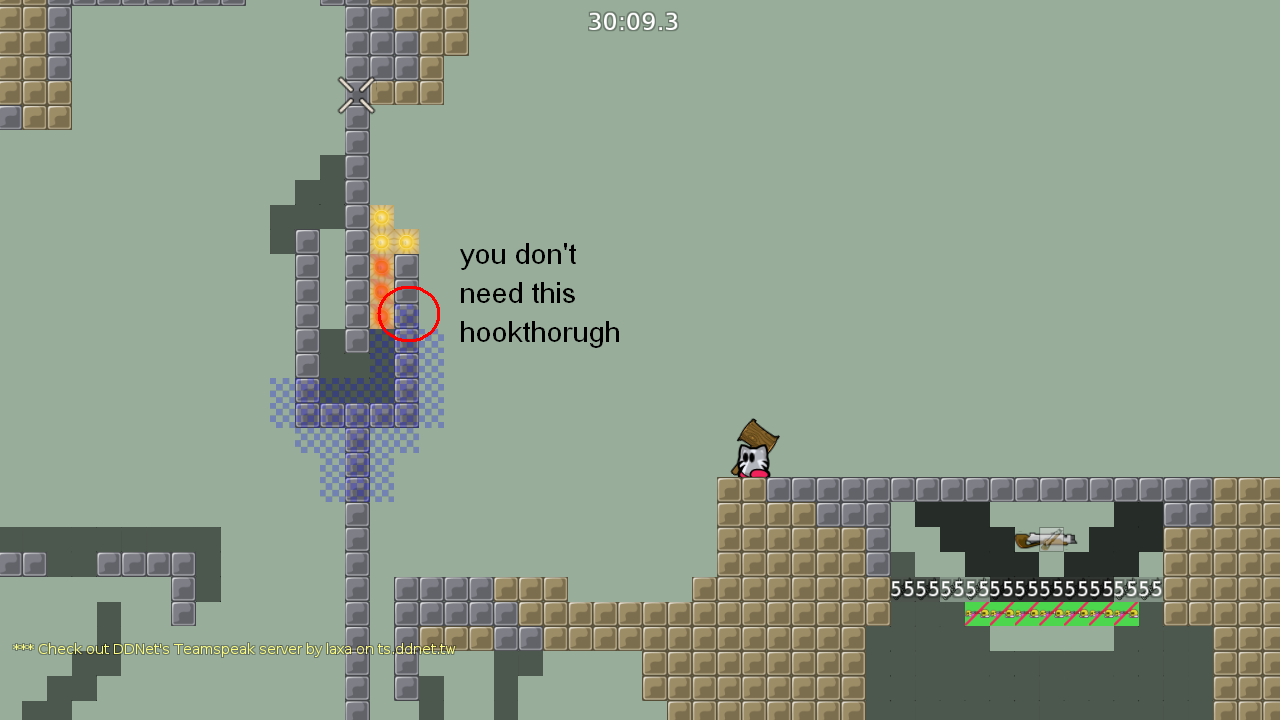This screenshot has height=720, width=1280.
Task: Click the hammer held by the frozen tee
Action: point(1052,538)
